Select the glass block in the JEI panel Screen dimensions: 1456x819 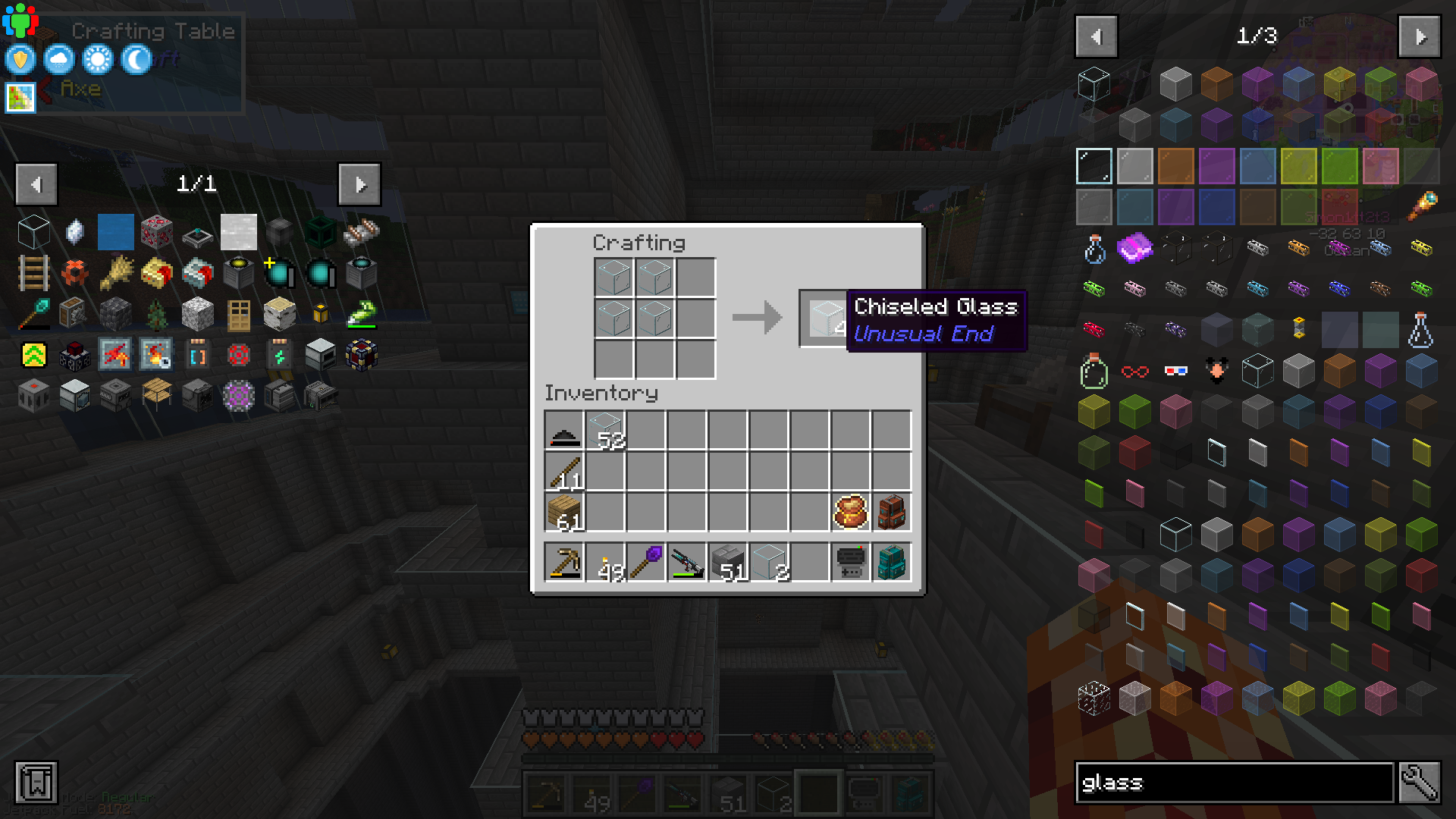[x=1094, y=83]
